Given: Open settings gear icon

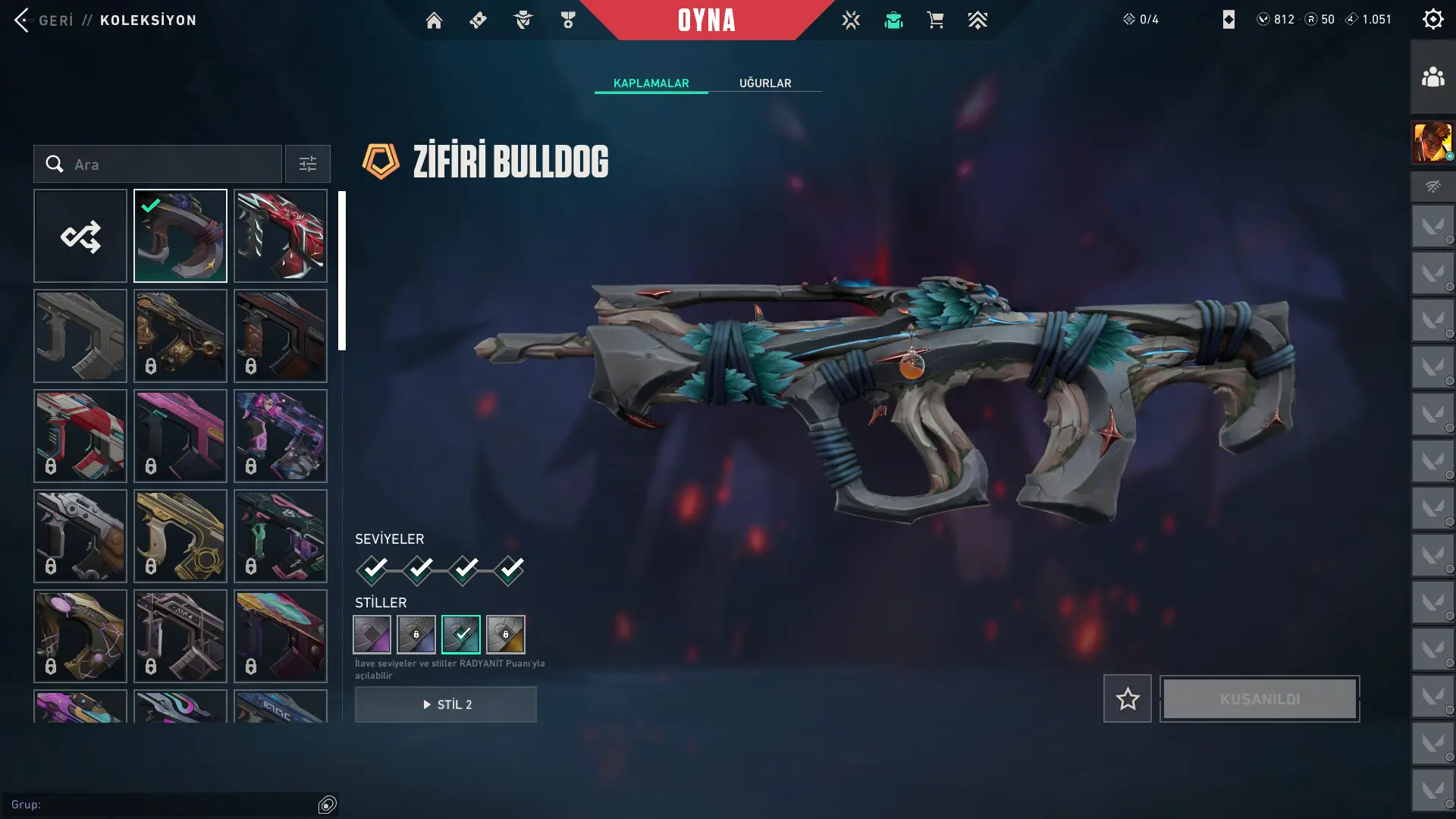Looking at the screenshot, I should tap(1432, 19).
